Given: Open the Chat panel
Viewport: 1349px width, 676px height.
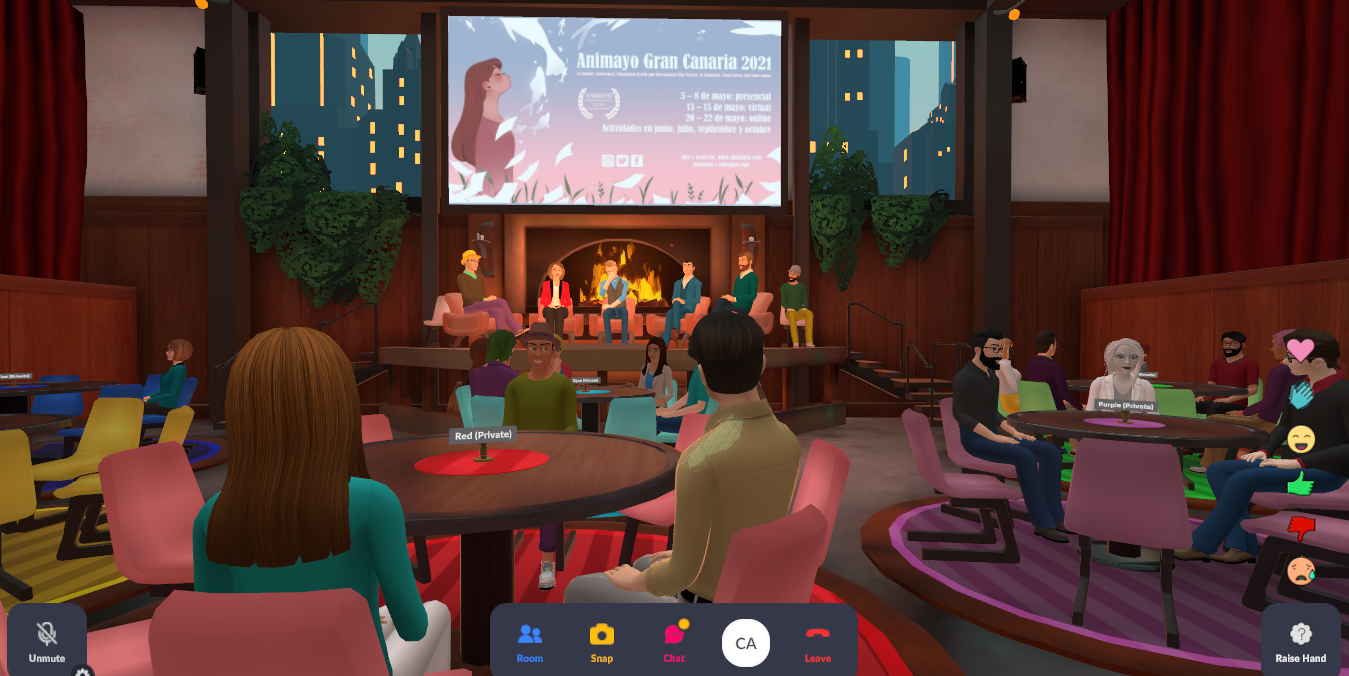Looking at the screenshot, I should coord(674,641).
